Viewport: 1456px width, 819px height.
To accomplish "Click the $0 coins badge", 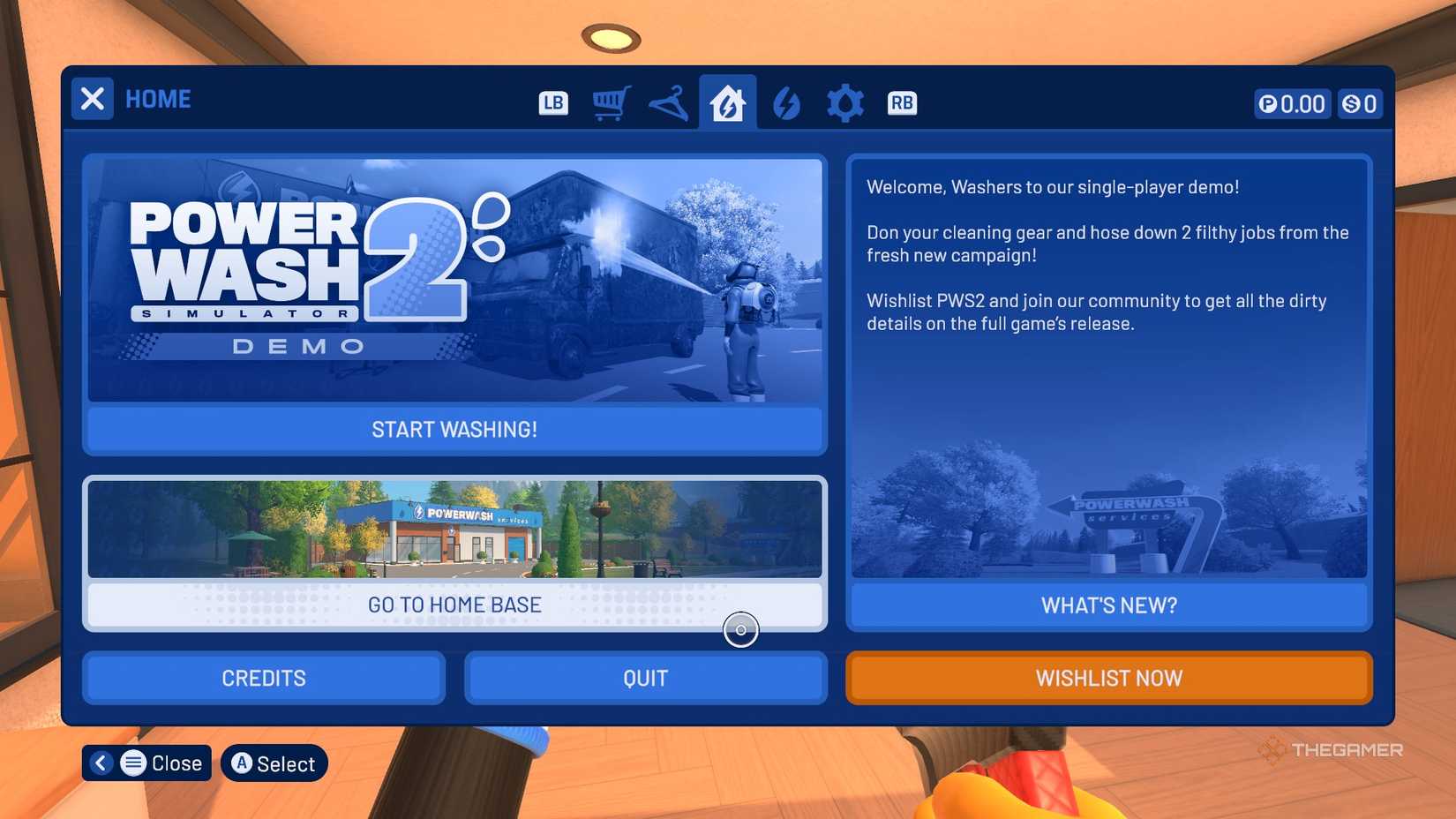I will click(1360, 103).
